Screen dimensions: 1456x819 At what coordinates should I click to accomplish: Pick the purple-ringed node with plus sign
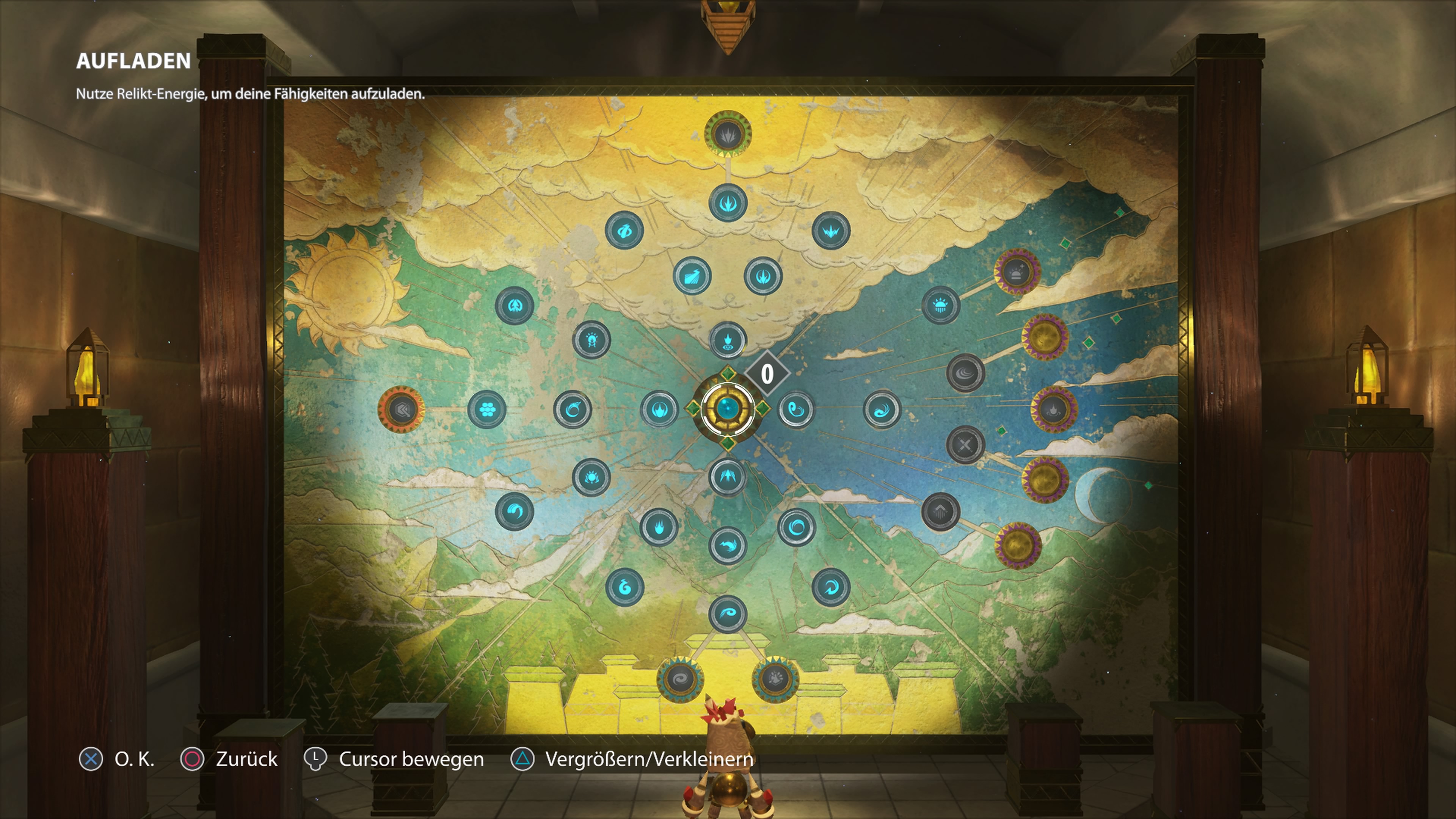(1017, 273)
